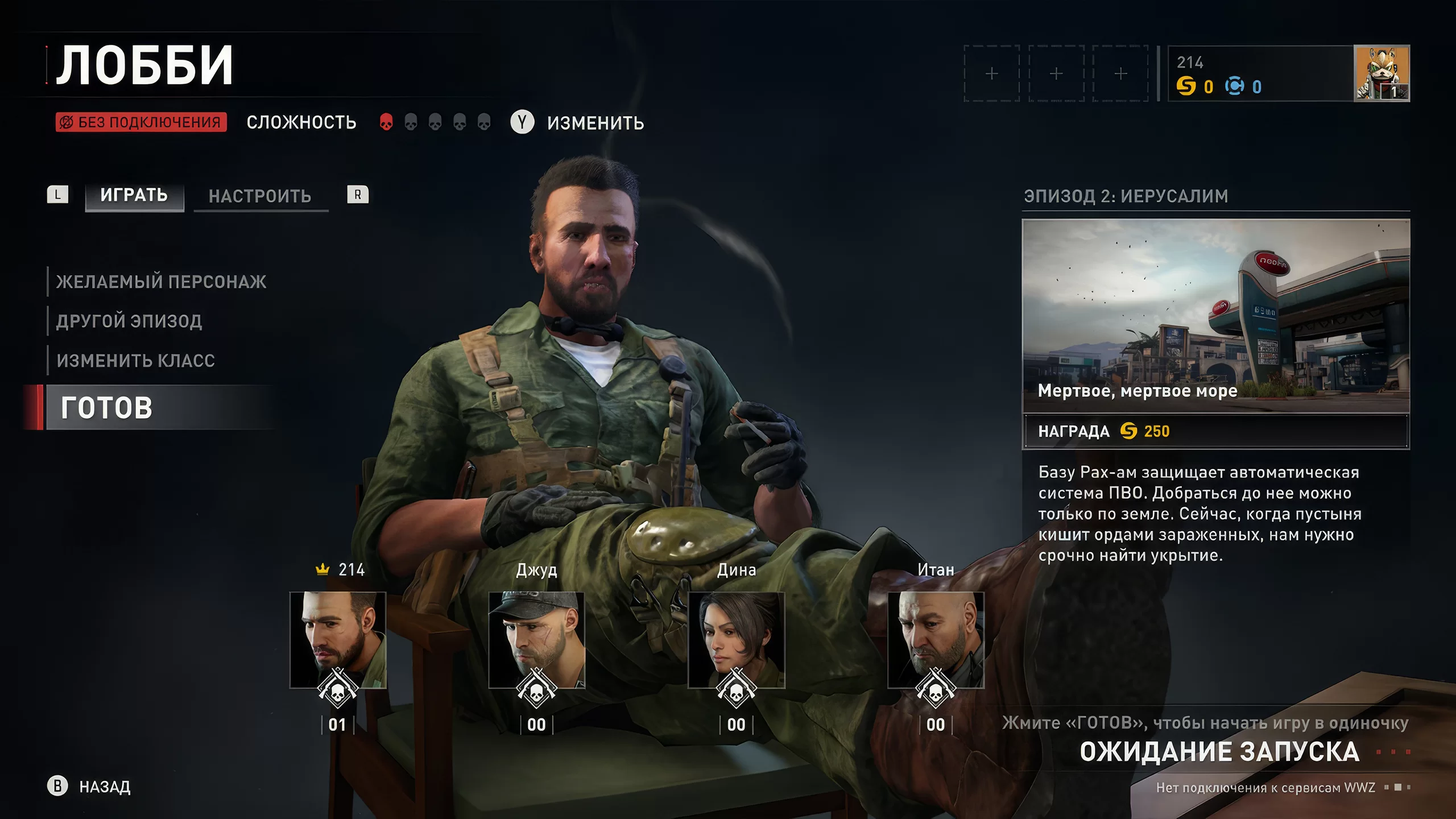
Task: Click the БЕЗ ПОДКЛЮЧЕНИЯ status badge
Action: click(x=141, y=122)
